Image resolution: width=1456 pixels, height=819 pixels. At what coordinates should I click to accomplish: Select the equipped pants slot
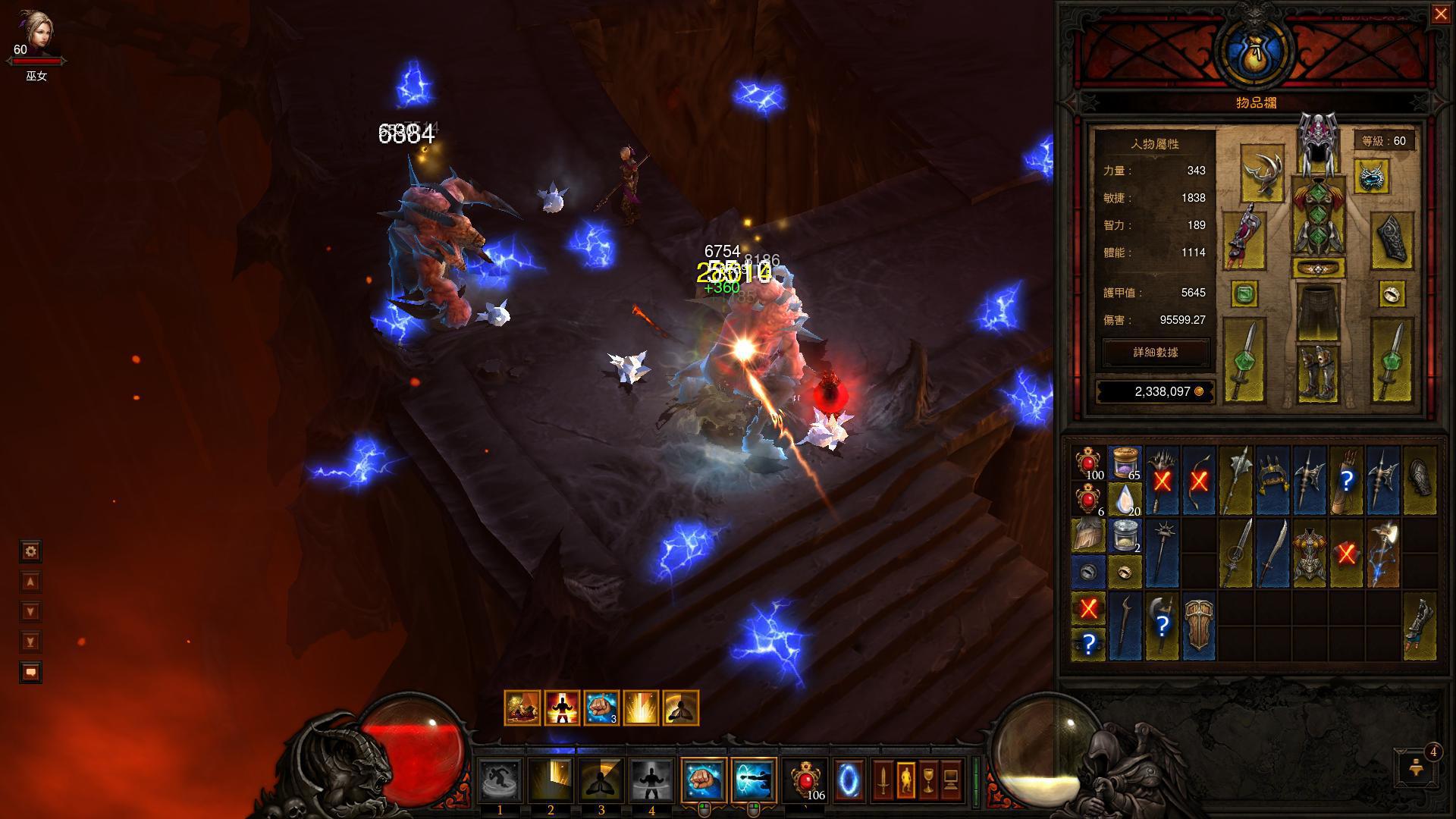coord(1318,311)
